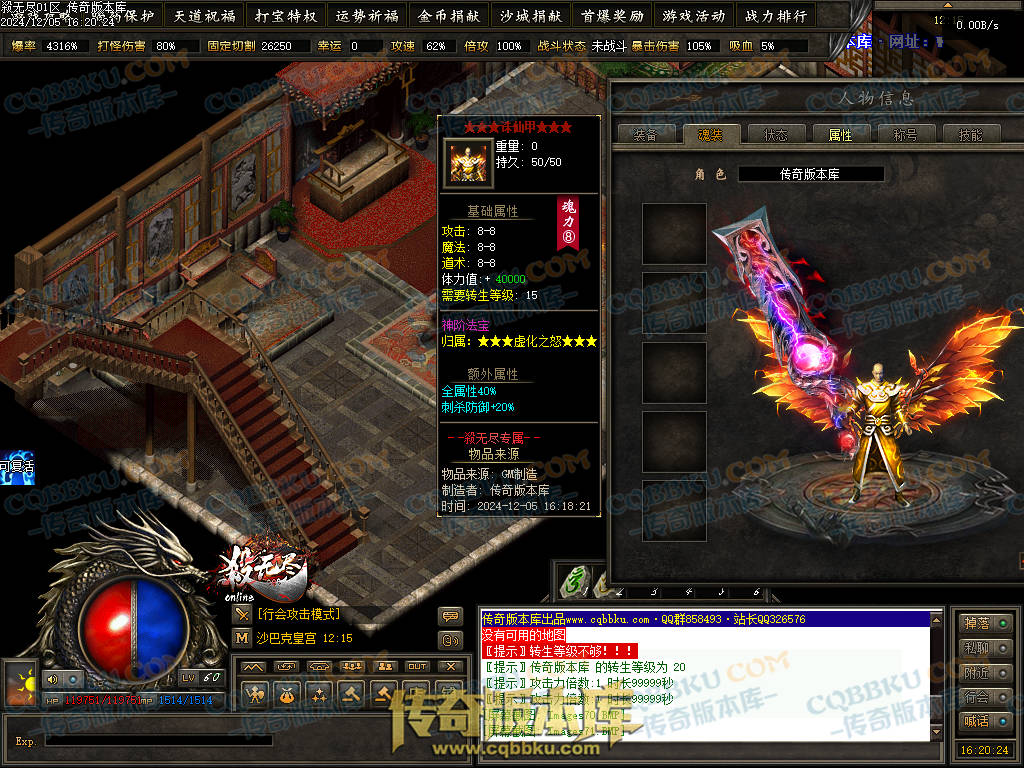Open the map with the M button
The width and height of the screenshot is (1024, 768).
[x=242, y=637]
